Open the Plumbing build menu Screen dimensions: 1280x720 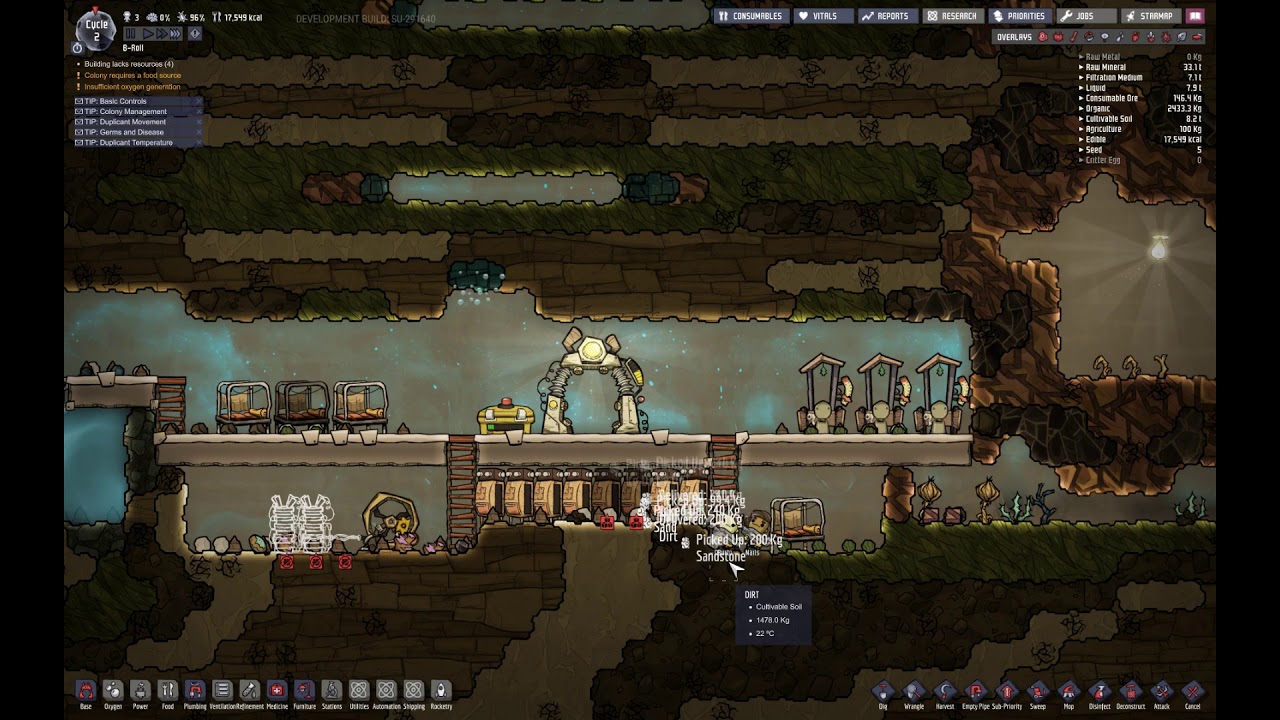[195, 690]
